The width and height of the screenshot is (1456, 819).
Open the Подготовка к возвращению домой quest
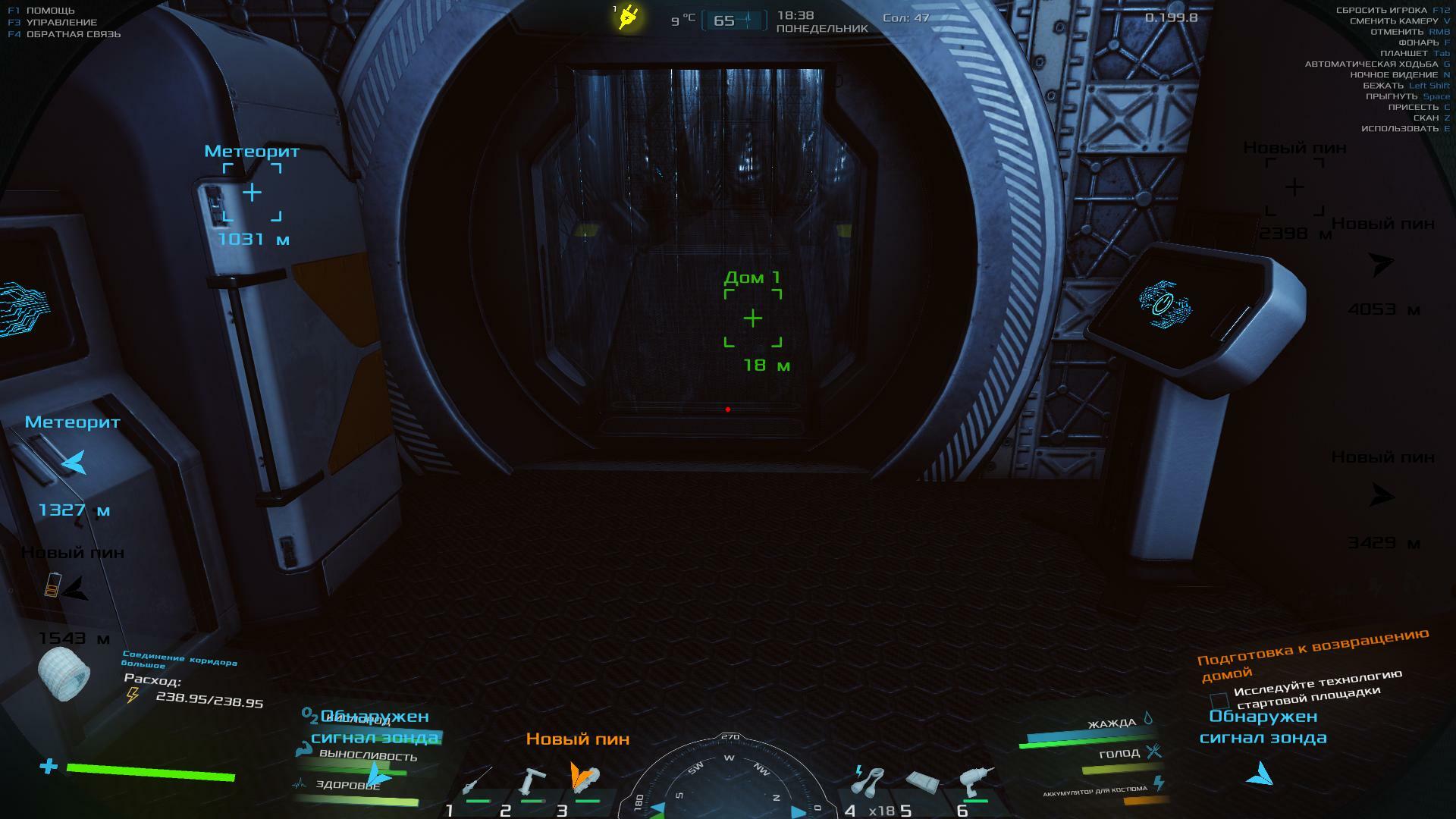coord(1312,652)
